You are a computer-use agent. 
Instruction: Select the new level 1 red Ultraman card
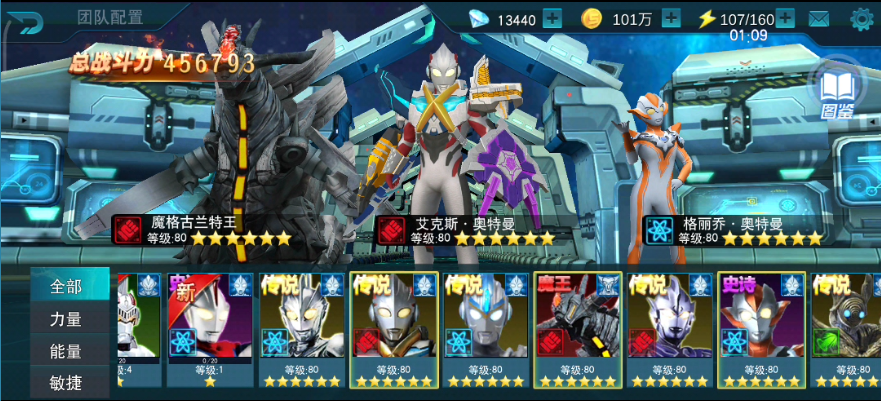[209, 330]
